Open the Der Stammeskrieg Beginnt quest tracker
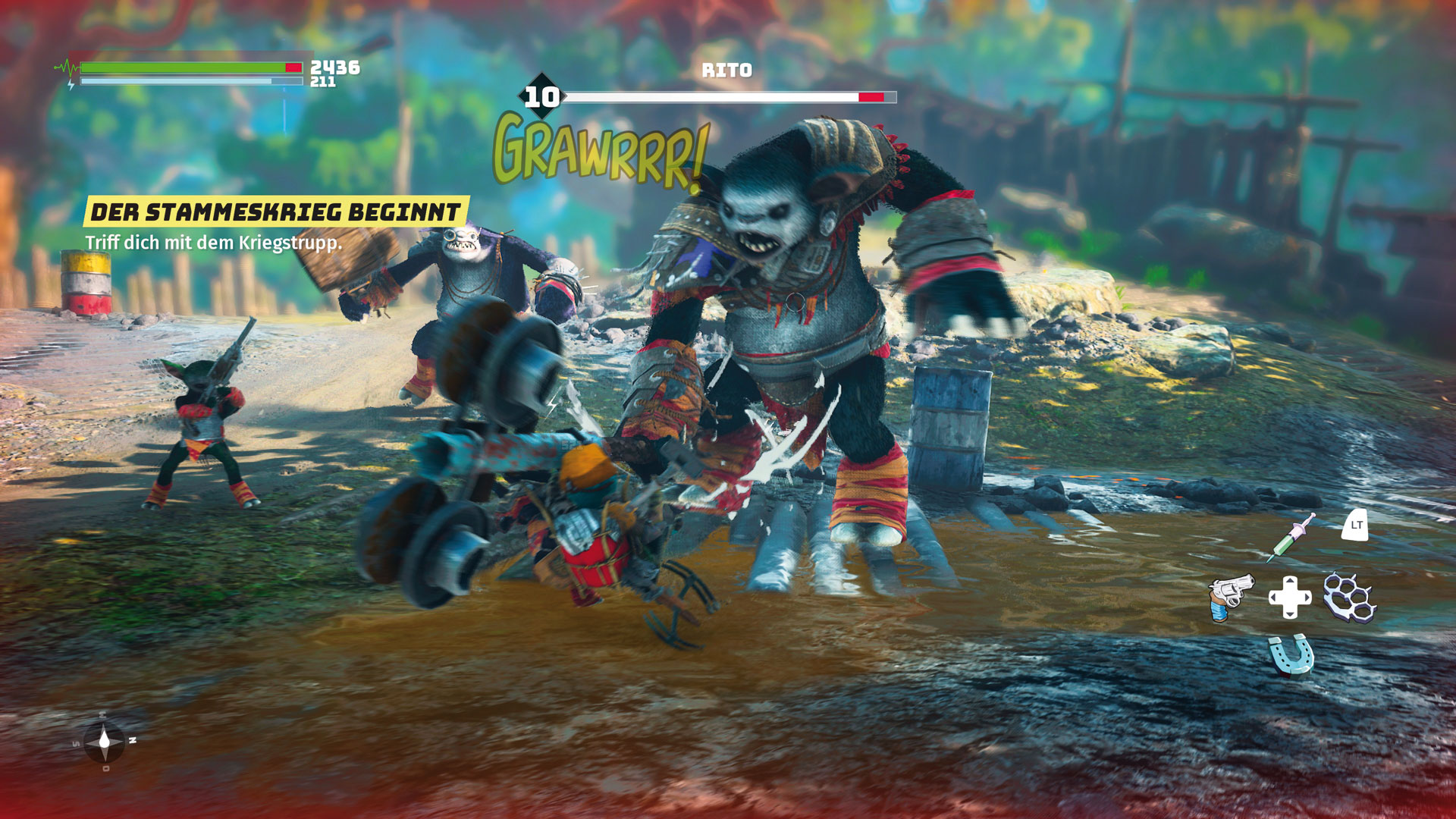This screenshot has width=1456, height=819. pyautogui.click(x=275, y=212)
